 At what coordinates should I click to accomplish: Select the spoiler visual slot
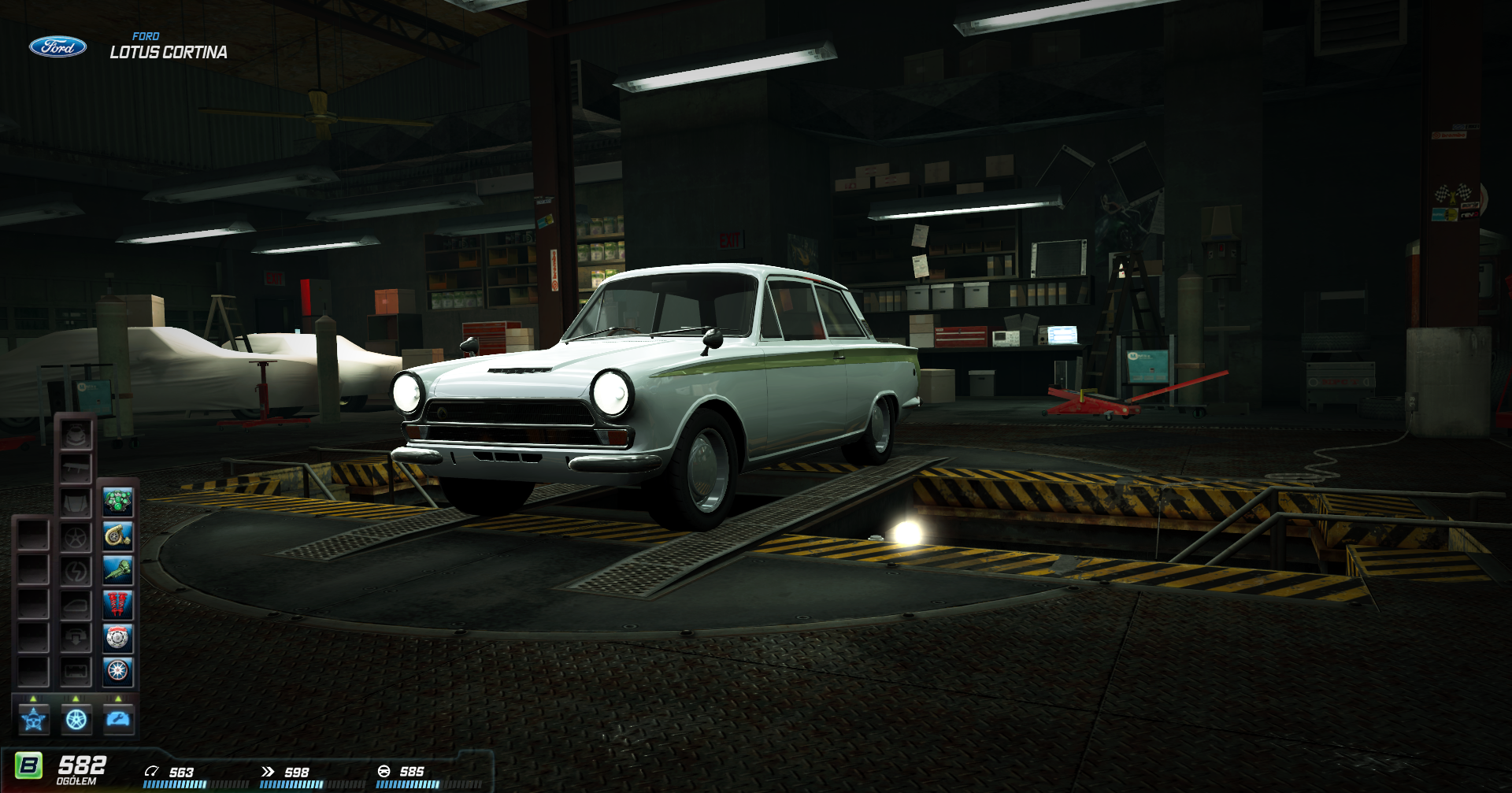[76, 469]
